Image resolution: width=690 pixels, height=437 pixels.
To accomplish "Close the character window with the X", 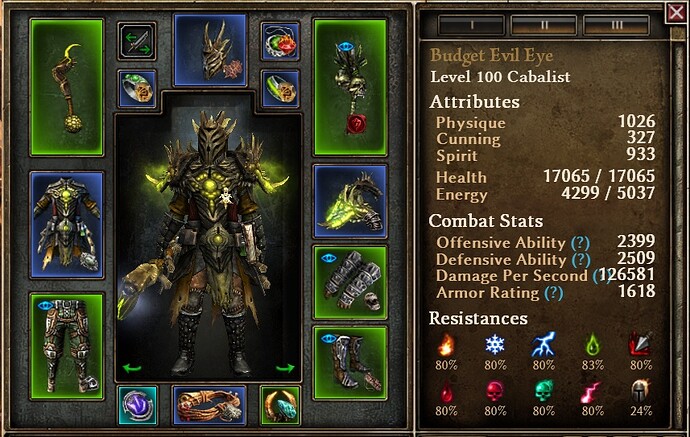I will pyautogui.click(x=676, y=13).
